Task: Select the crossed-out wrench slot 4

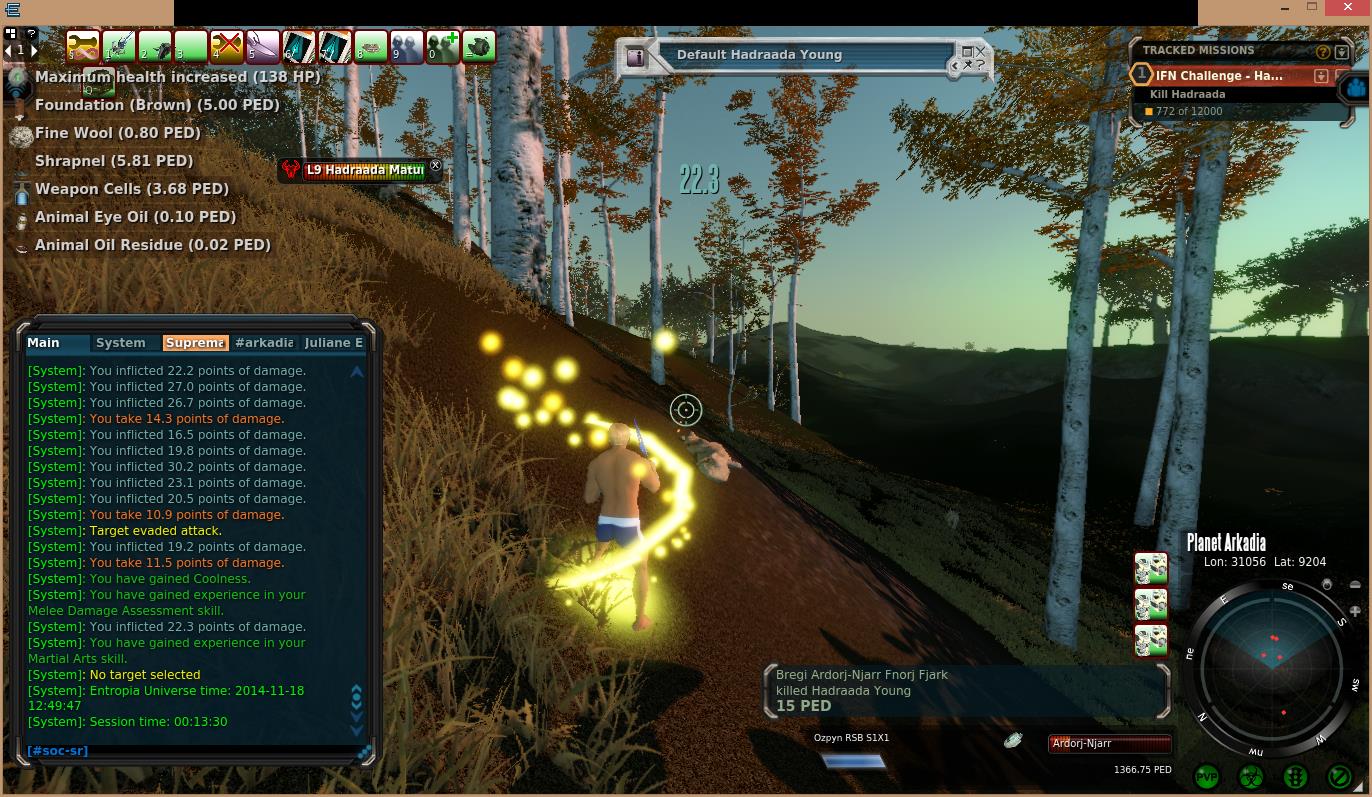Action: point(227,46)
